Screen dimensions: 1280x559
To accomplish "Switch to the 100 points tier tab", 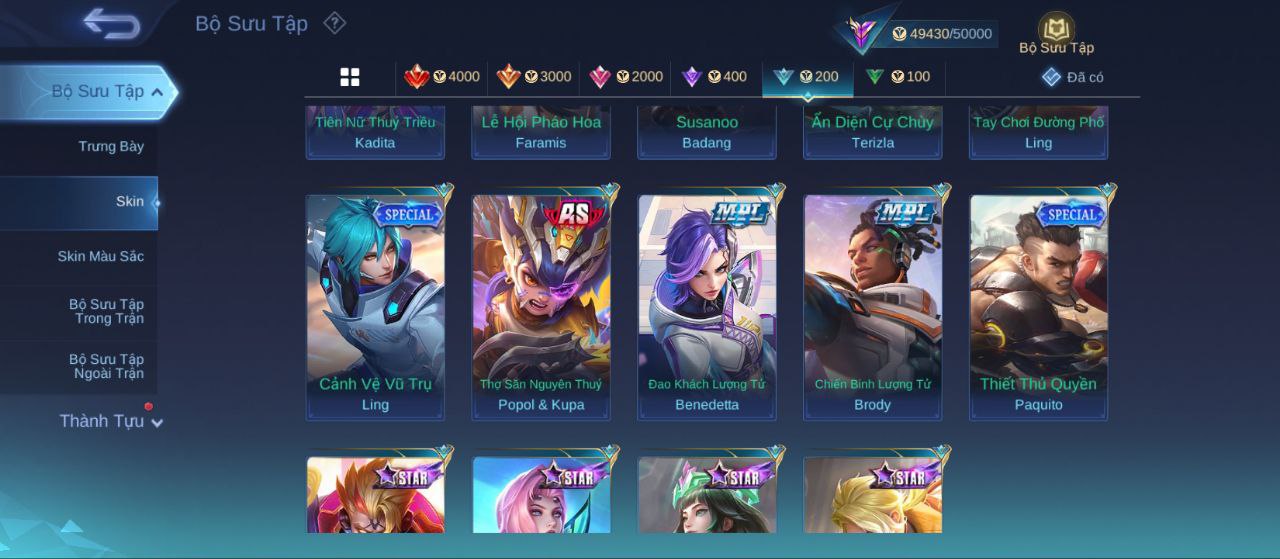I will click(897, 77).
